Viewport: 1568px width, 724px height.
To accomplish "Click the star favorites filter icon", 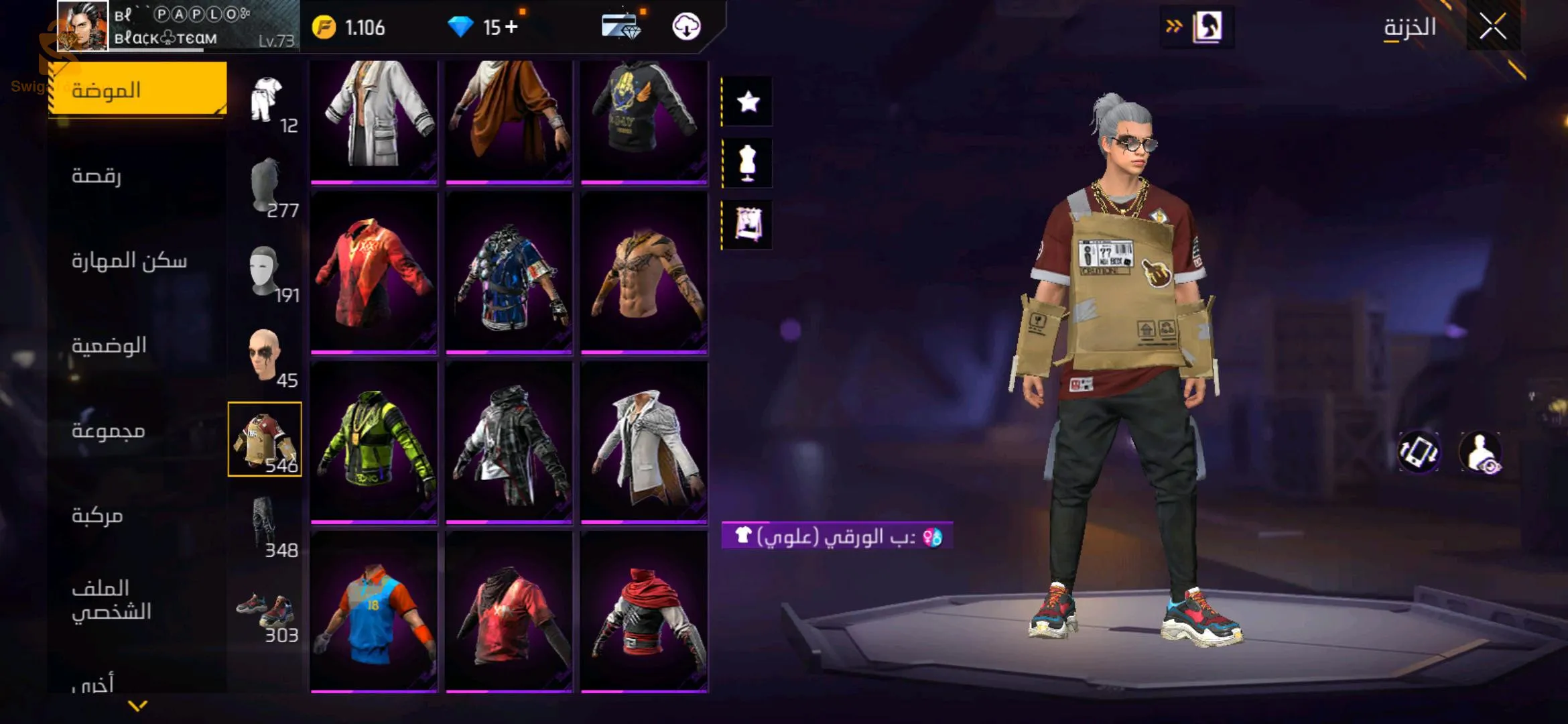I will (748, 102).
